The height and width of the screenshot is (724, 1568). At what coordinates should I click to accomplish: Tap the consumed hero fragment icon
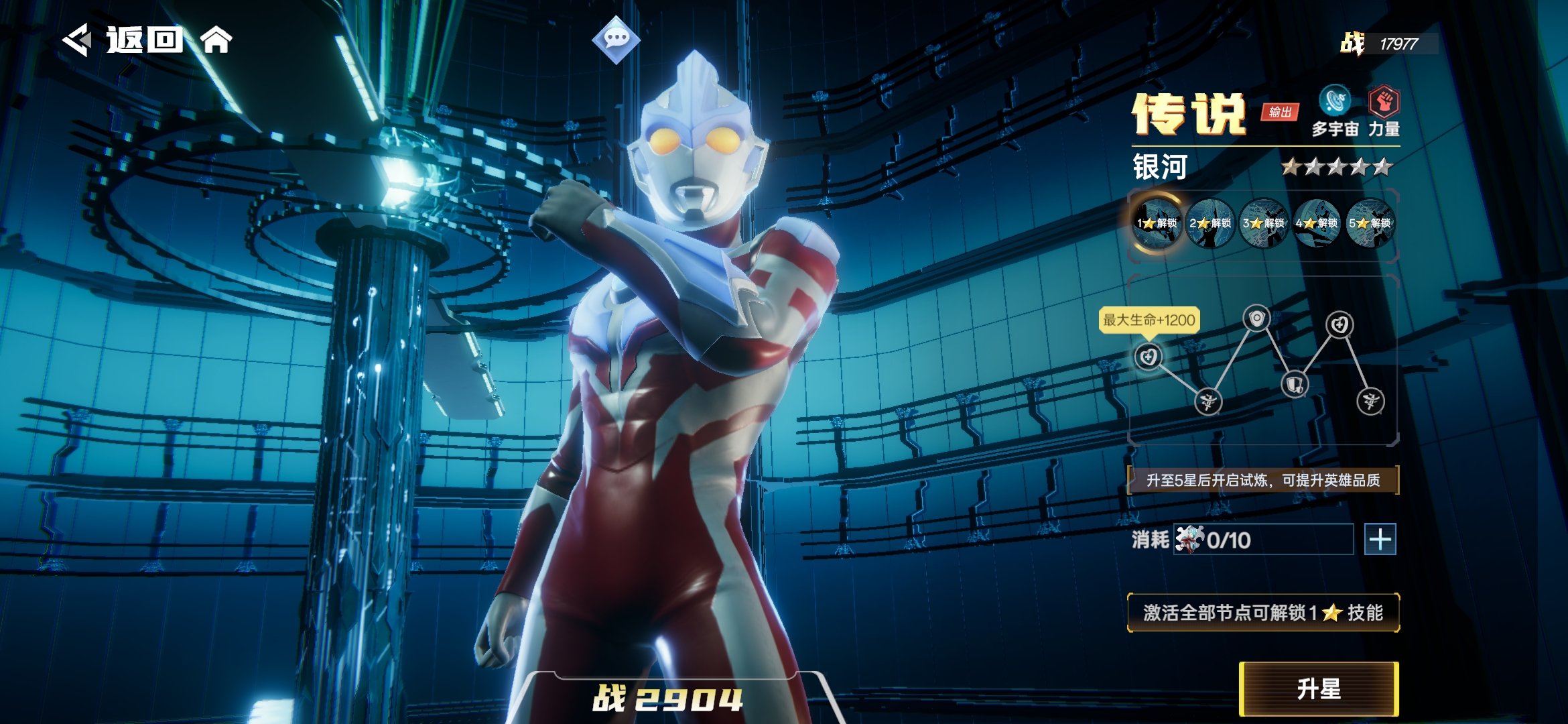tap(1189, 539)
